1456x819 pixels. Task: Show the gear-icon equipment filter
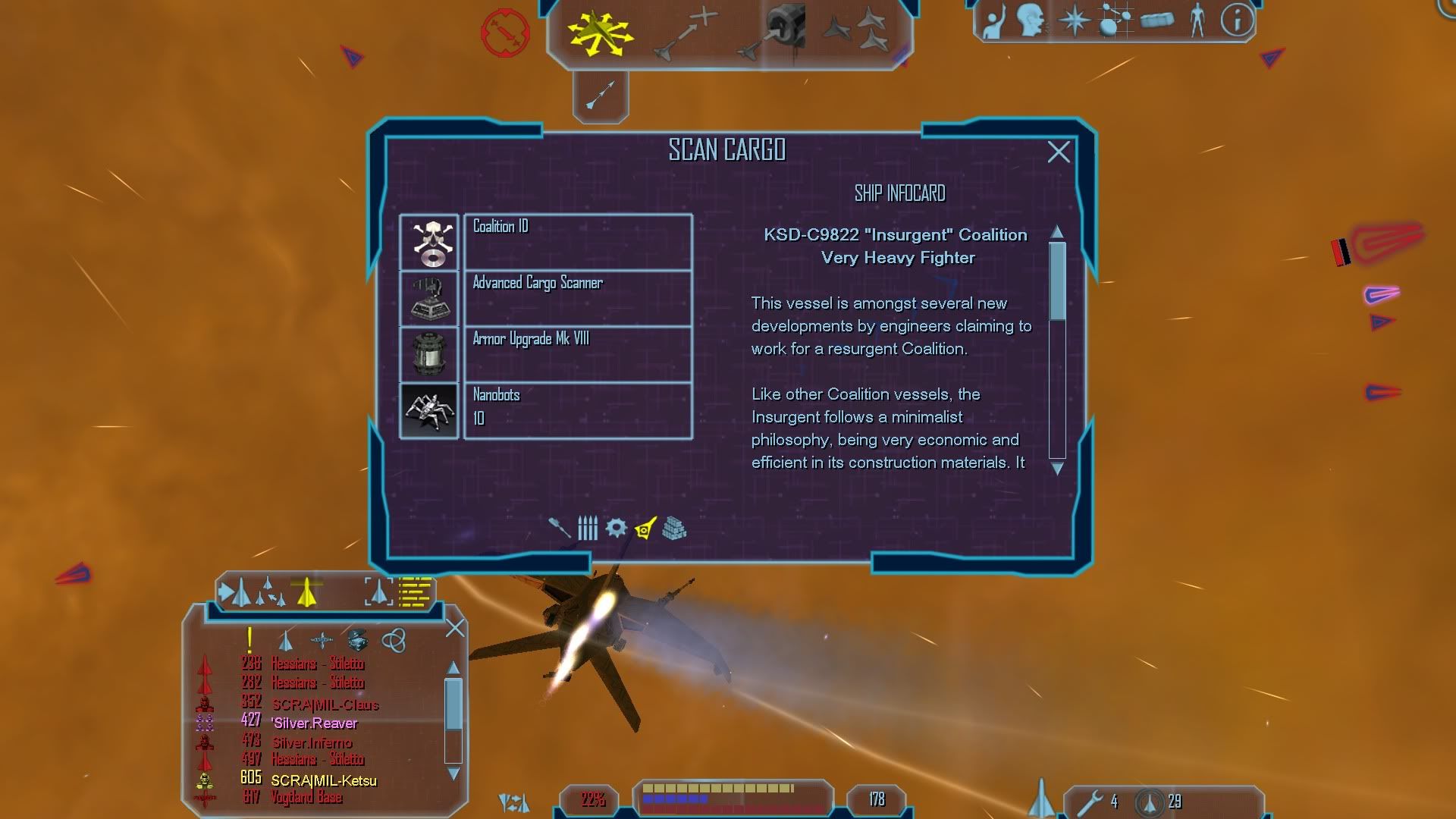pos(616,528)
